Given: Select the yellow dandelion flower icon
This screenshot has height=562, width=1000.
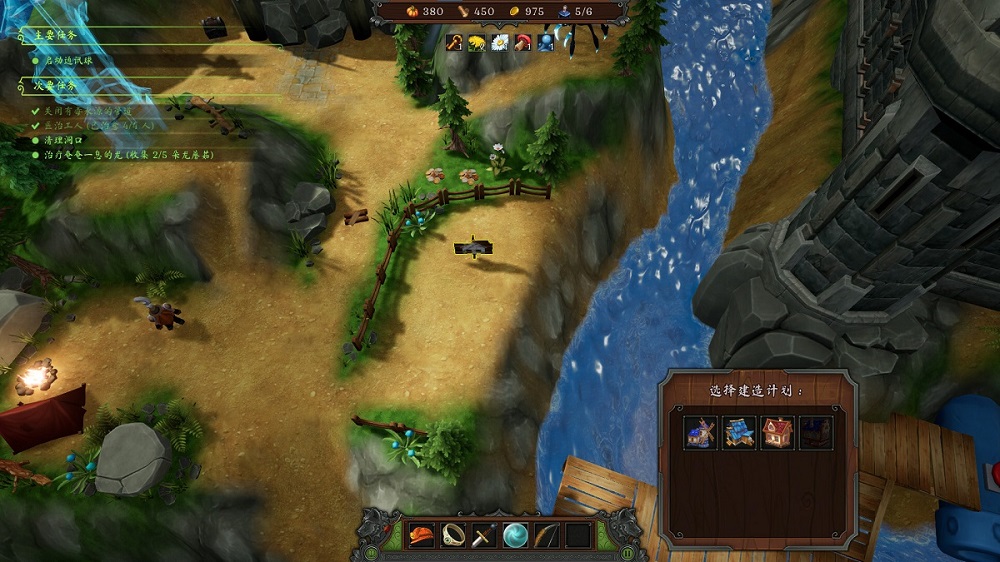Looking at the screenshot, I should (x=477, y=42).
